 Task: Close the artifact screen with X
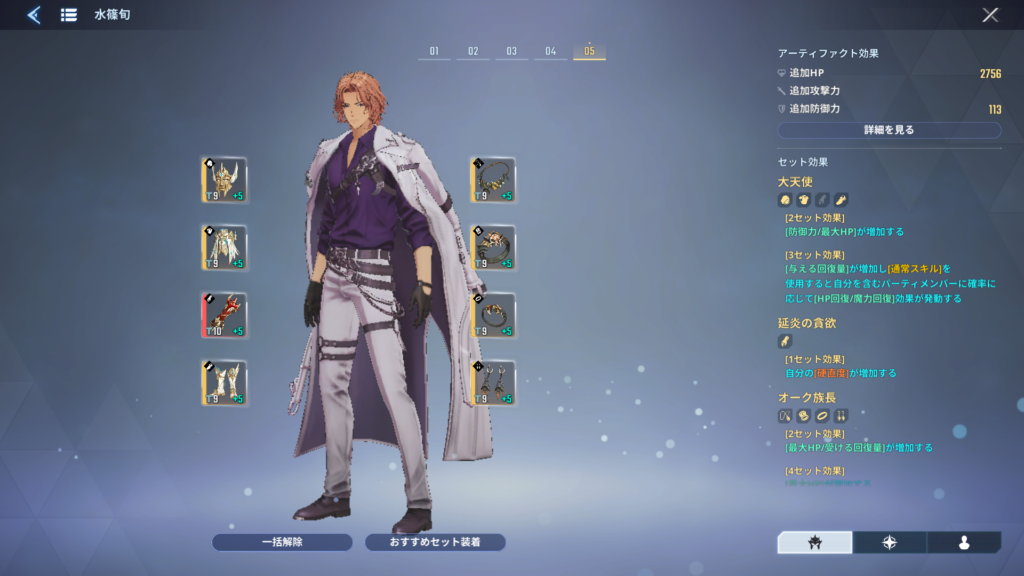click(990, 15)
